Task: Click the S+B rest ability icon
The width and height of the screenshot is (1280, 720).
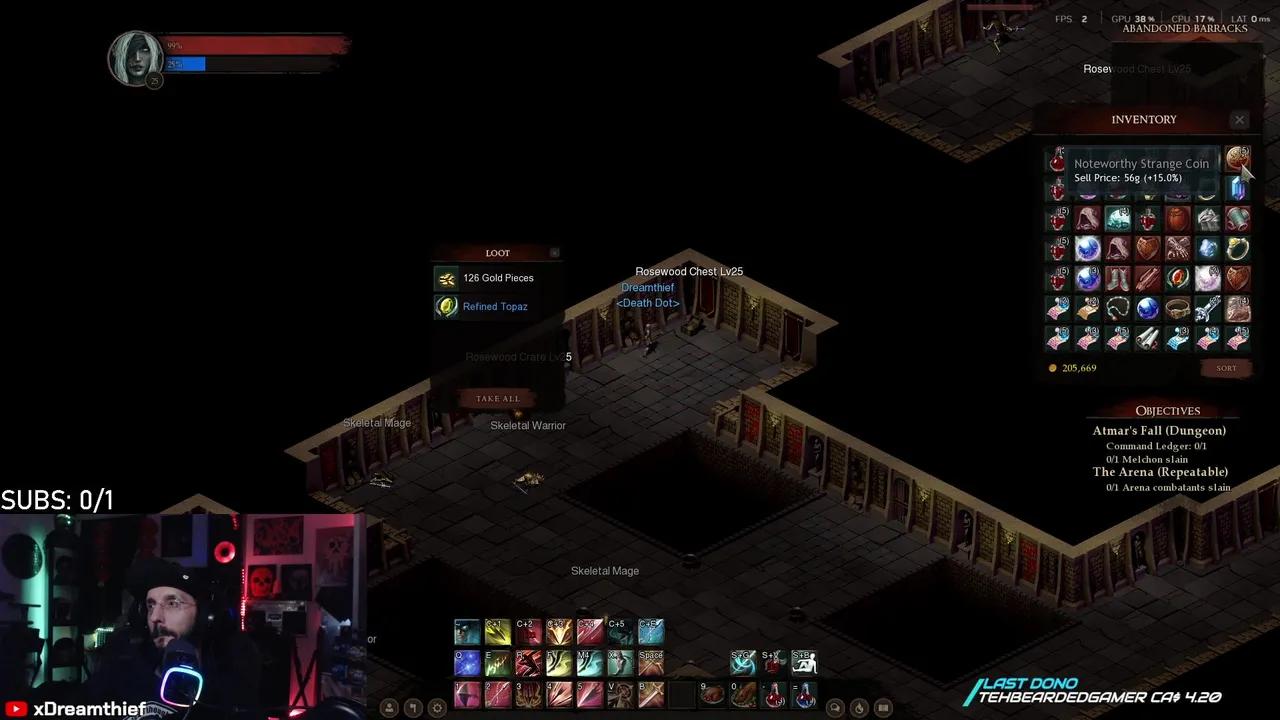Action: (x=803, y=662)
